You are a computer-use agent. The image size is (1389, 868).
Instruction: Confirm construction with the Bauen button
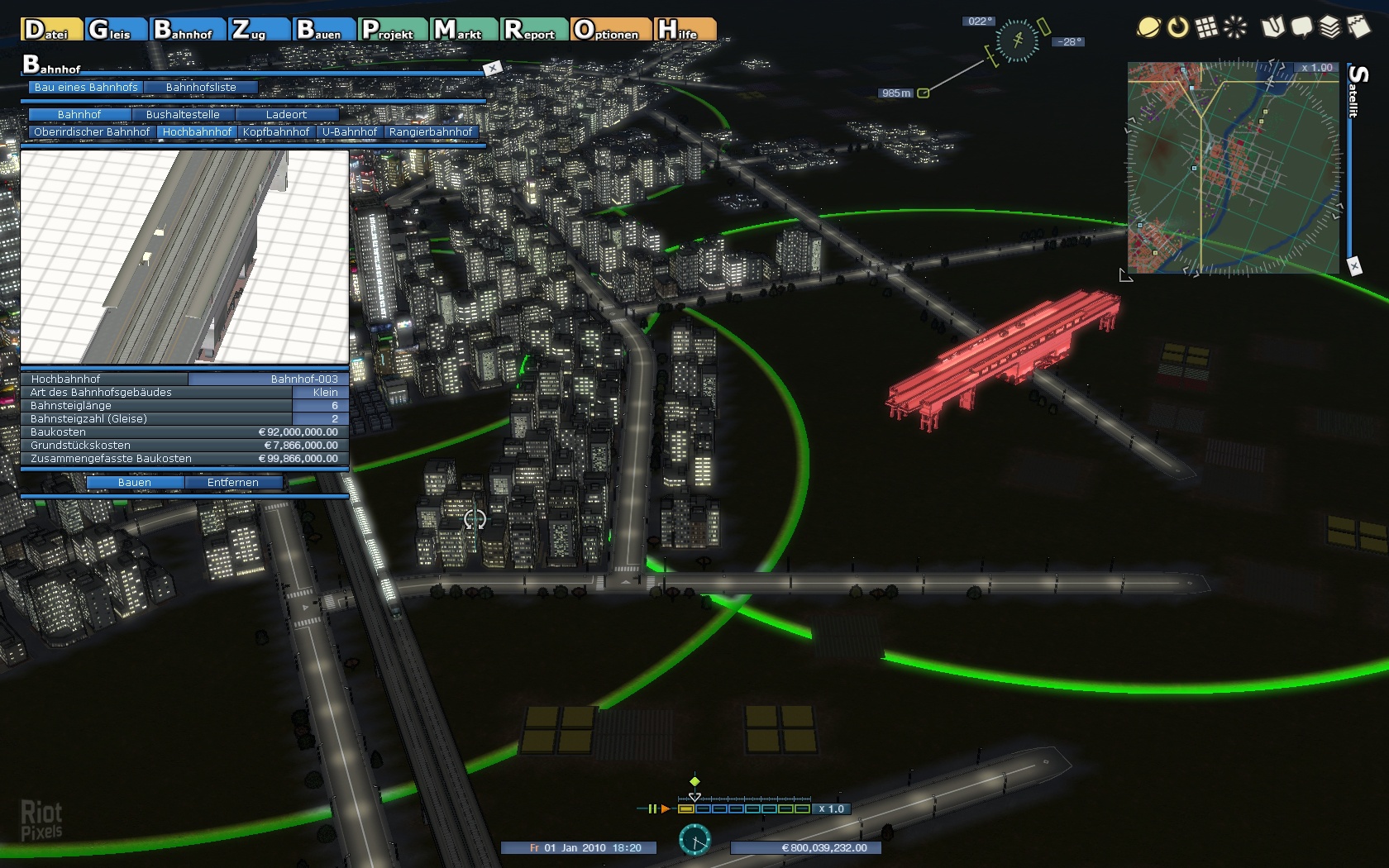coord(135,482)
